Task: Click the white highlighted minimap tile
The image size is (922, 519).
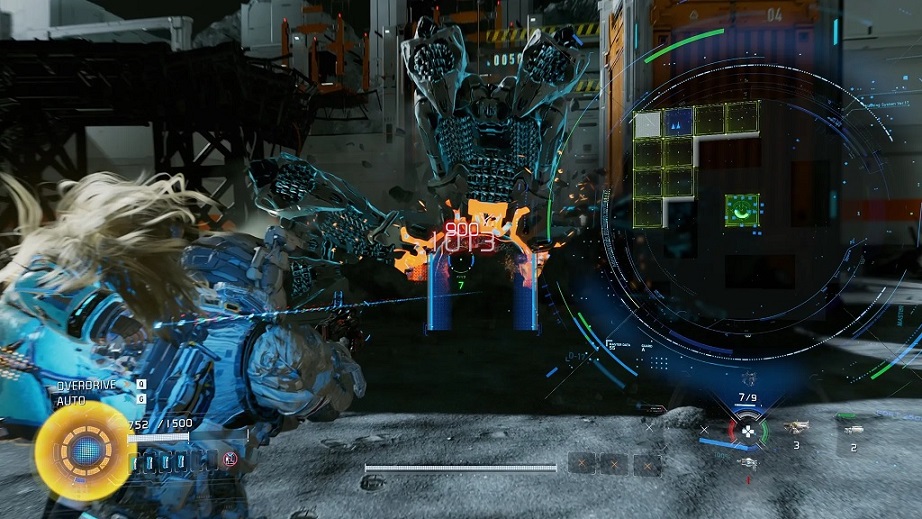Action: [647, 123]
